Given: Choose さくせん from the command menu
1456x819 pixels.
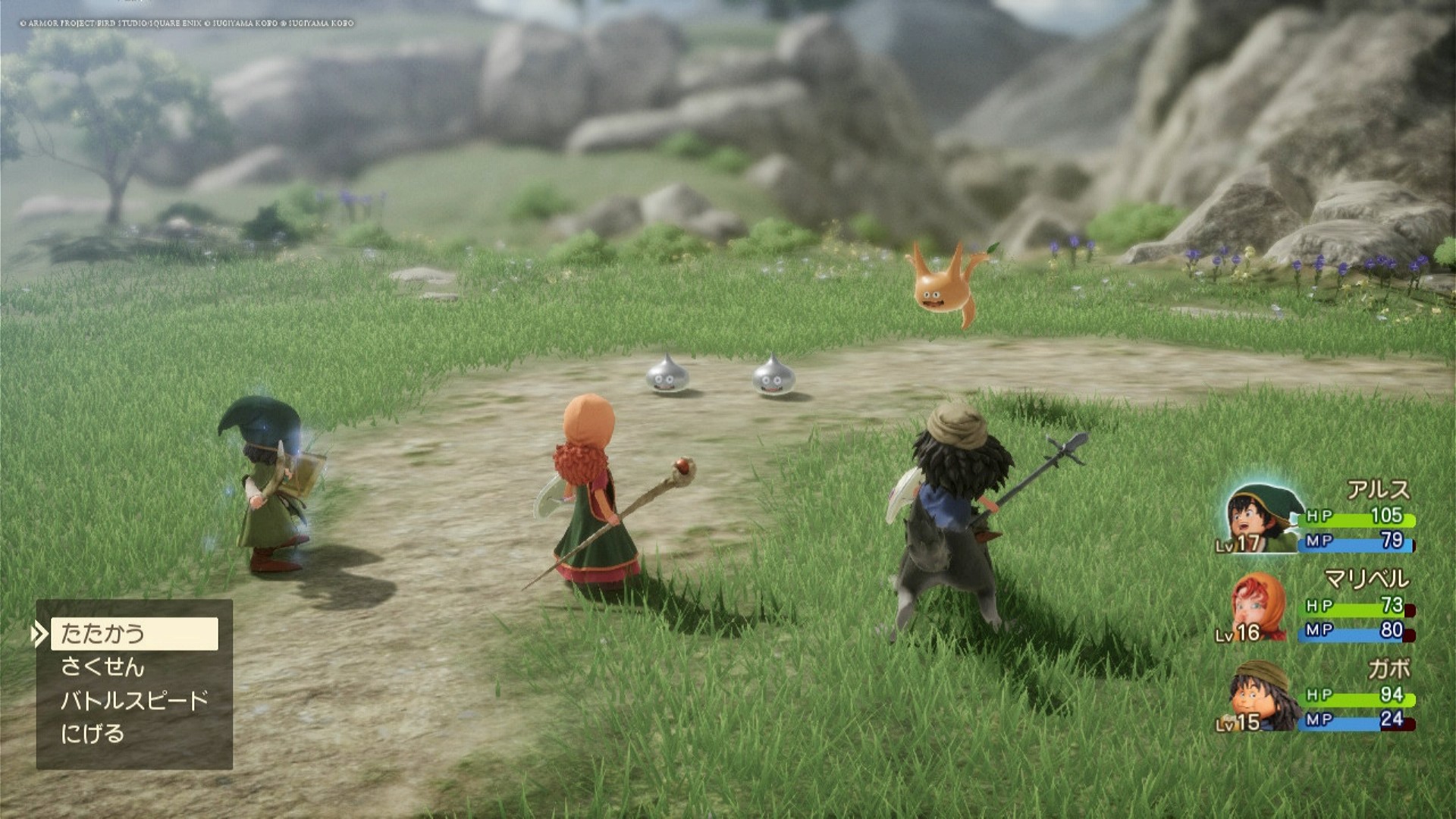Looking at the screenshot, I should pos(103,667).
